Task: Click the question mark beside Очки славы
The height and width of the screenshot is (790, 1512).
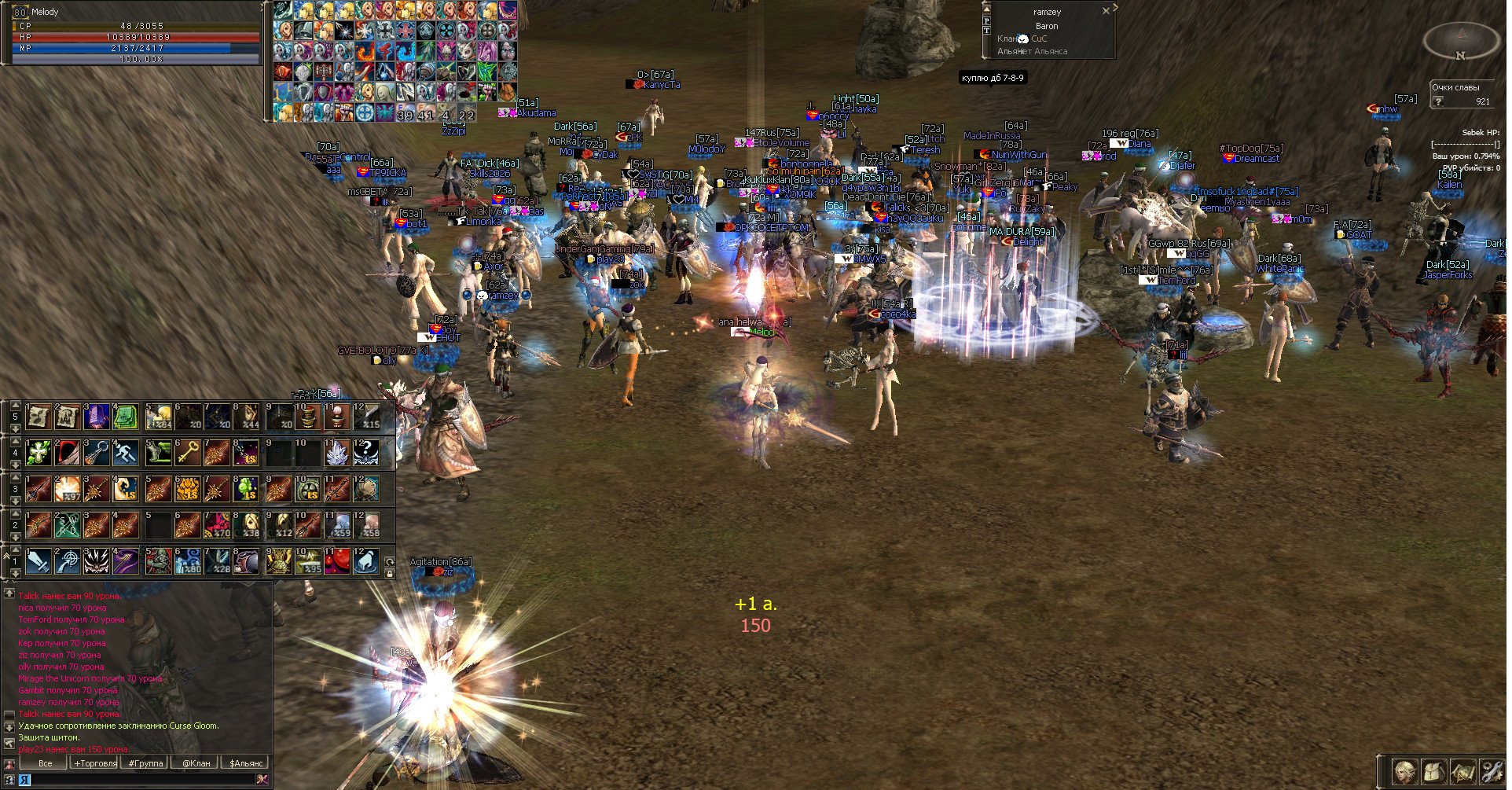Action: coord(1438,101)
